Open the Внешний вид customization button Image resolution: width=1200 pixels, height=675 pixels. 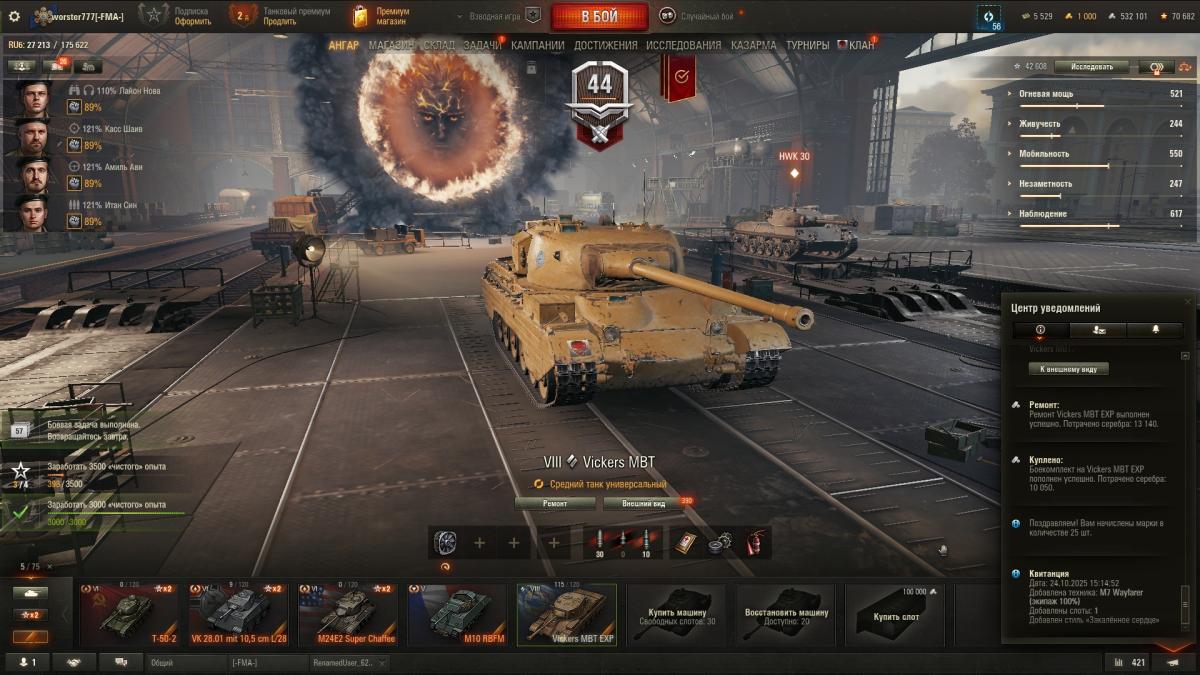pyautogui.click(x=645, y=504)
